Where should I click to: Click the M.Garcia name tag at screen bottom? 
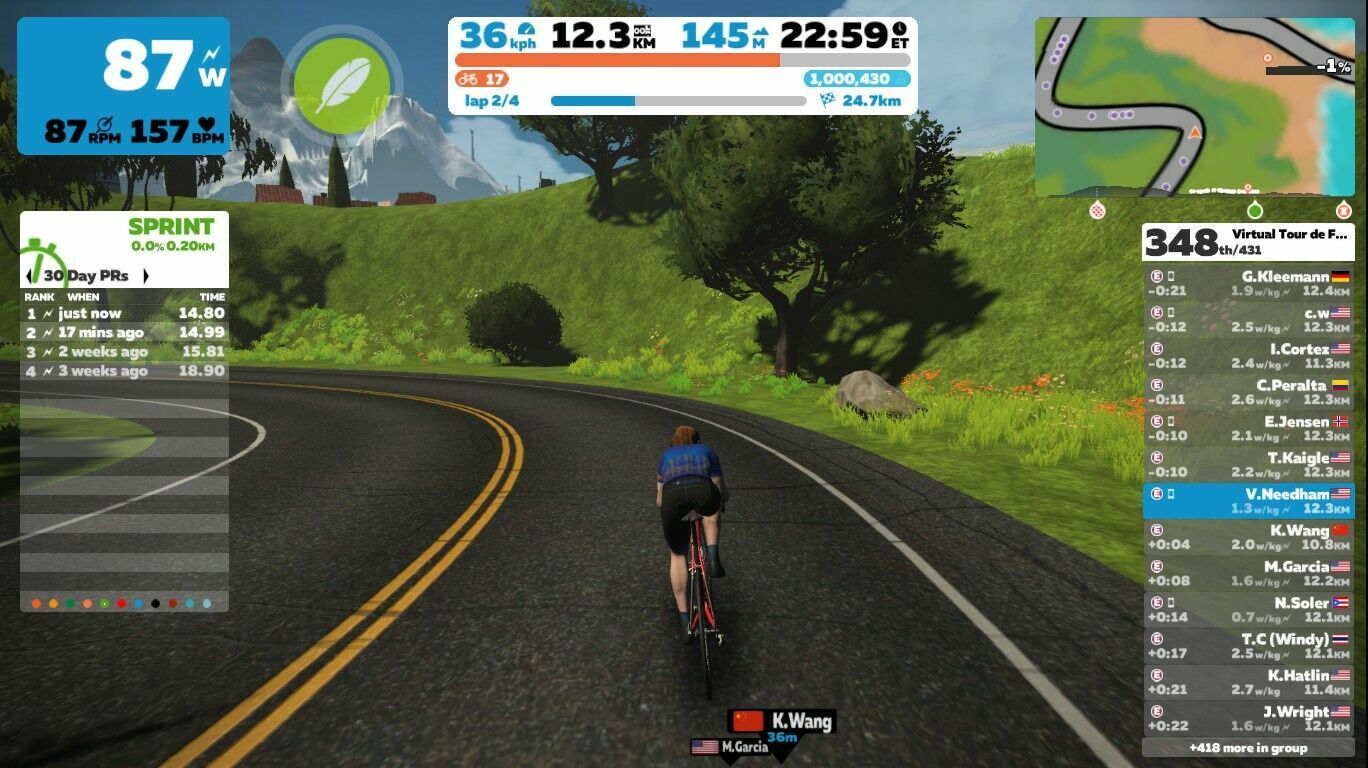731,747
